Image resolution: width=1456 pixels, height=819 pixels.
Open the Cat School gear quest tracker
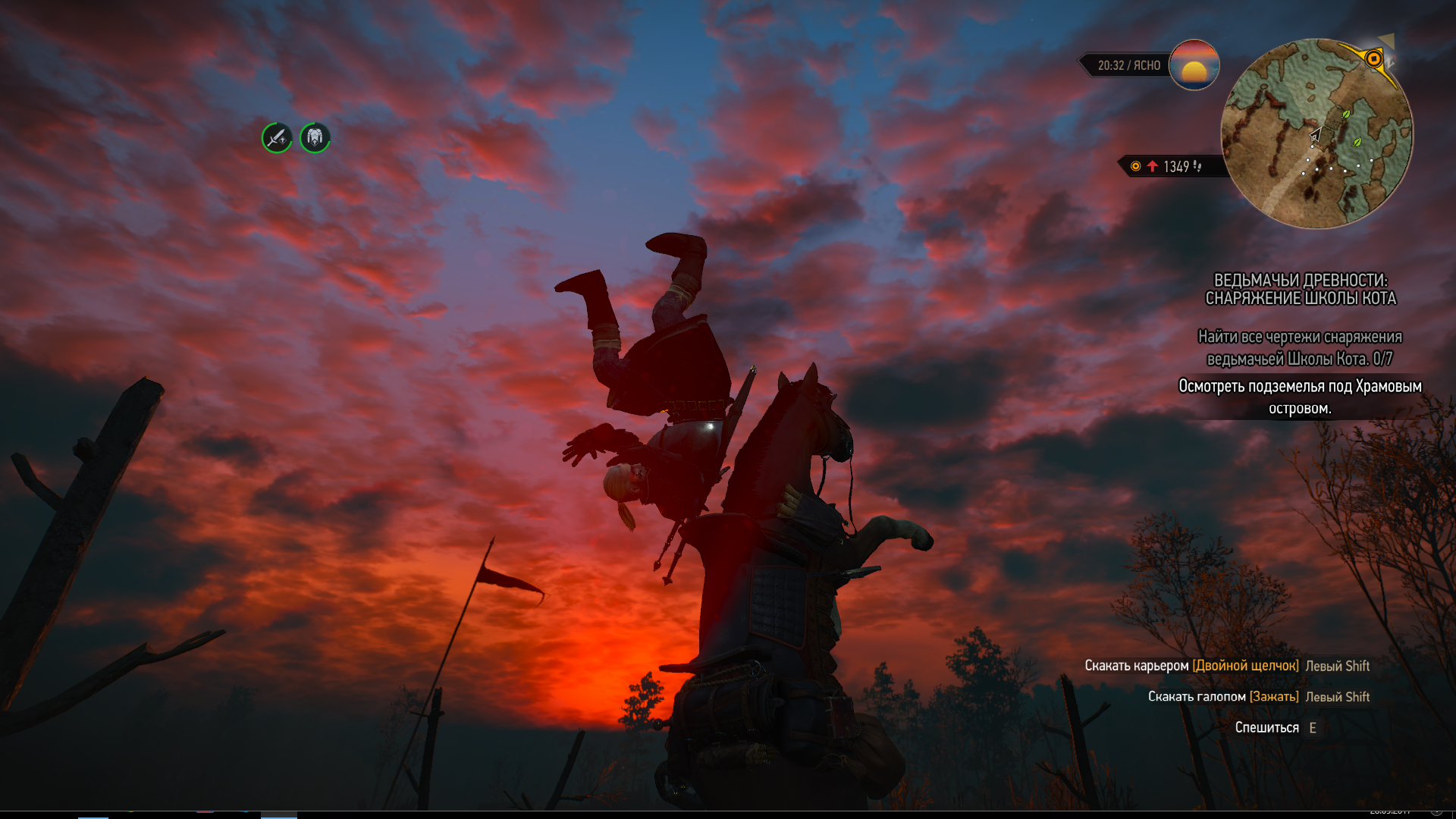point(1300,289)
